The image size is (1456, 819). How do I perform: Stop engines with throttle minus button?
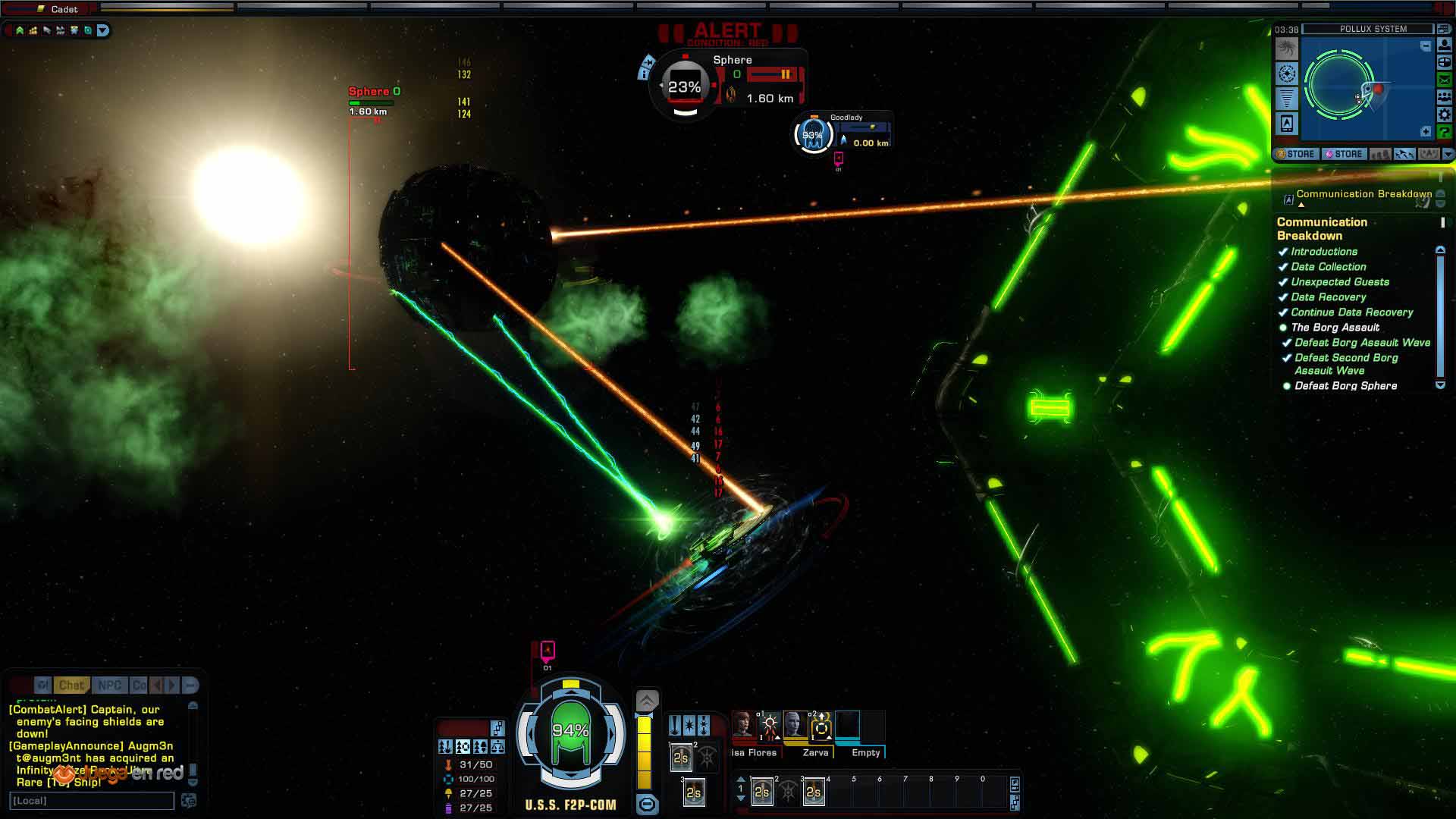(x=647, y=804)
